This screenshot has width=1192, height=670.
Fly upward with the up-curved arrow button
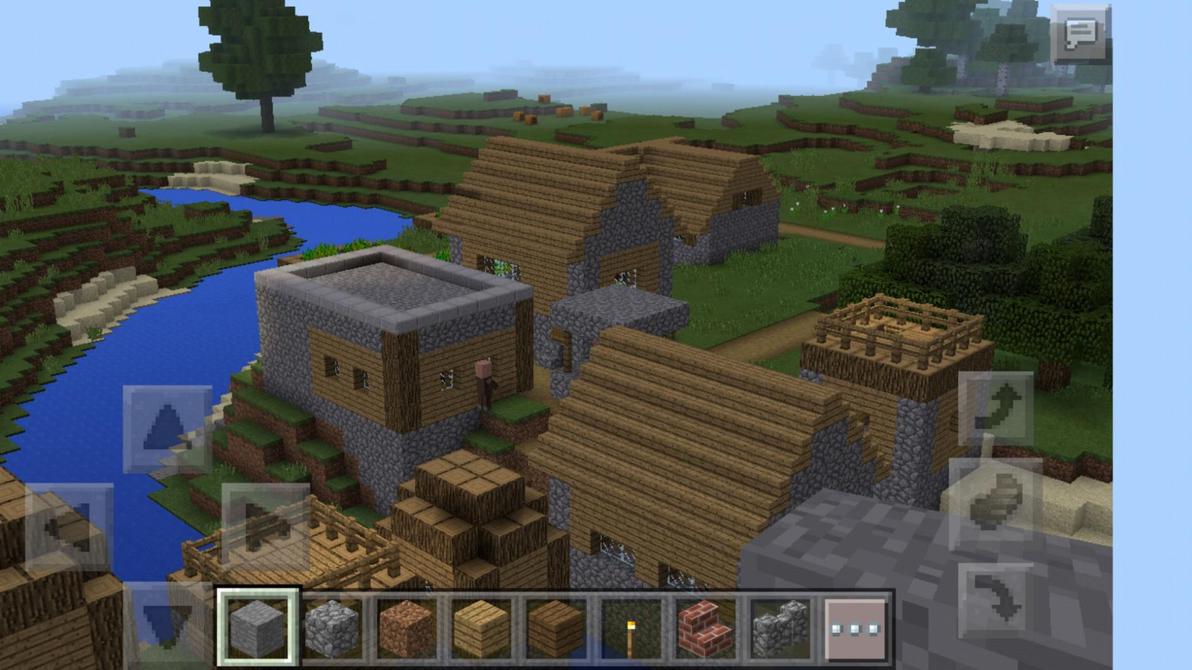(x=996, y=409)
